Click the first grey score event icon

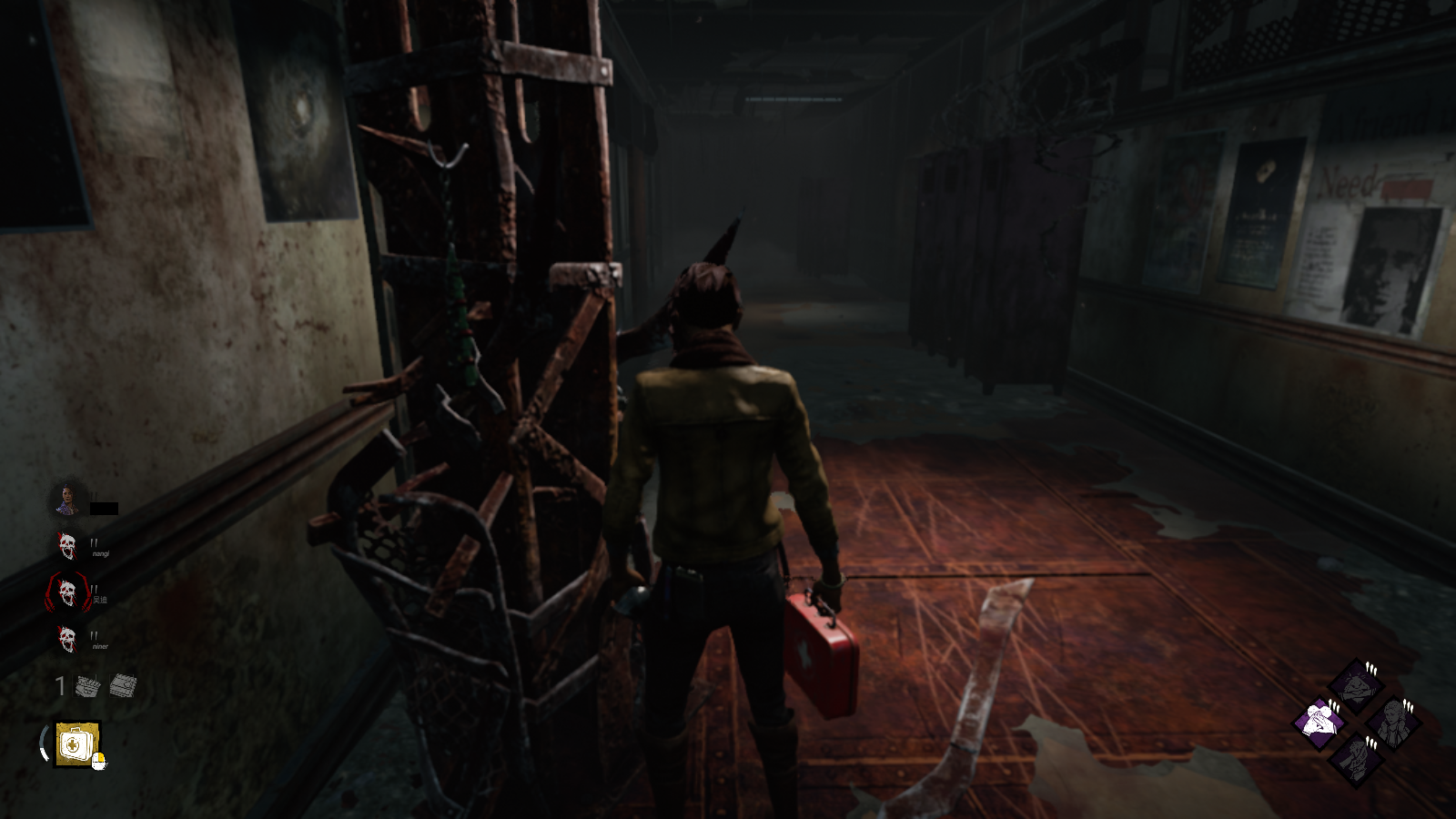pyautogui.click(x=87, y=684)
